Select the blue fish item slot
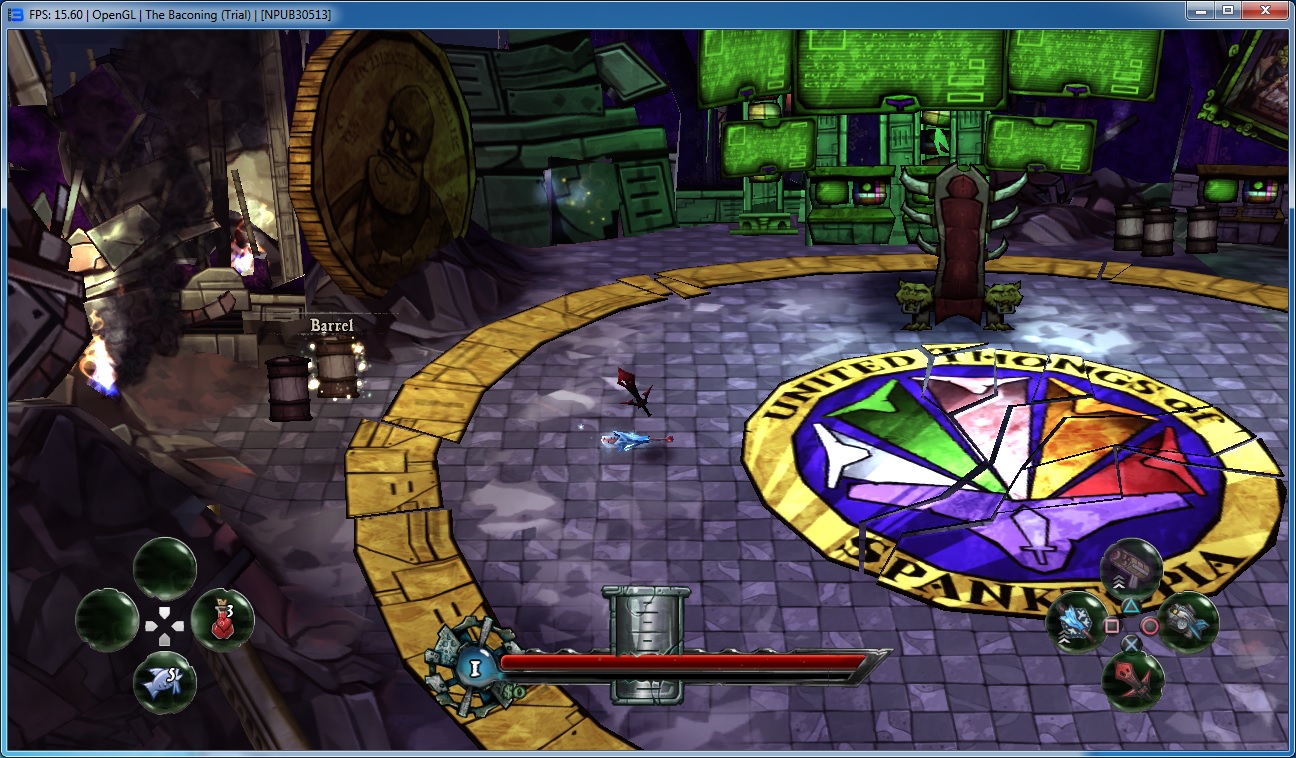Screen dimensions: 1296x758 pyautogui.click(x=165, y=682)
